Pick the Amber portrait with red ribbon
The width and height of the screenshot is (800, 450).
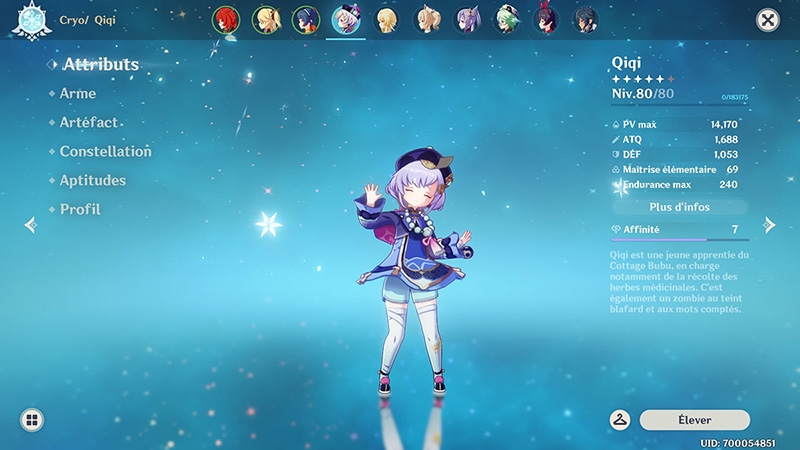point(546,20)
